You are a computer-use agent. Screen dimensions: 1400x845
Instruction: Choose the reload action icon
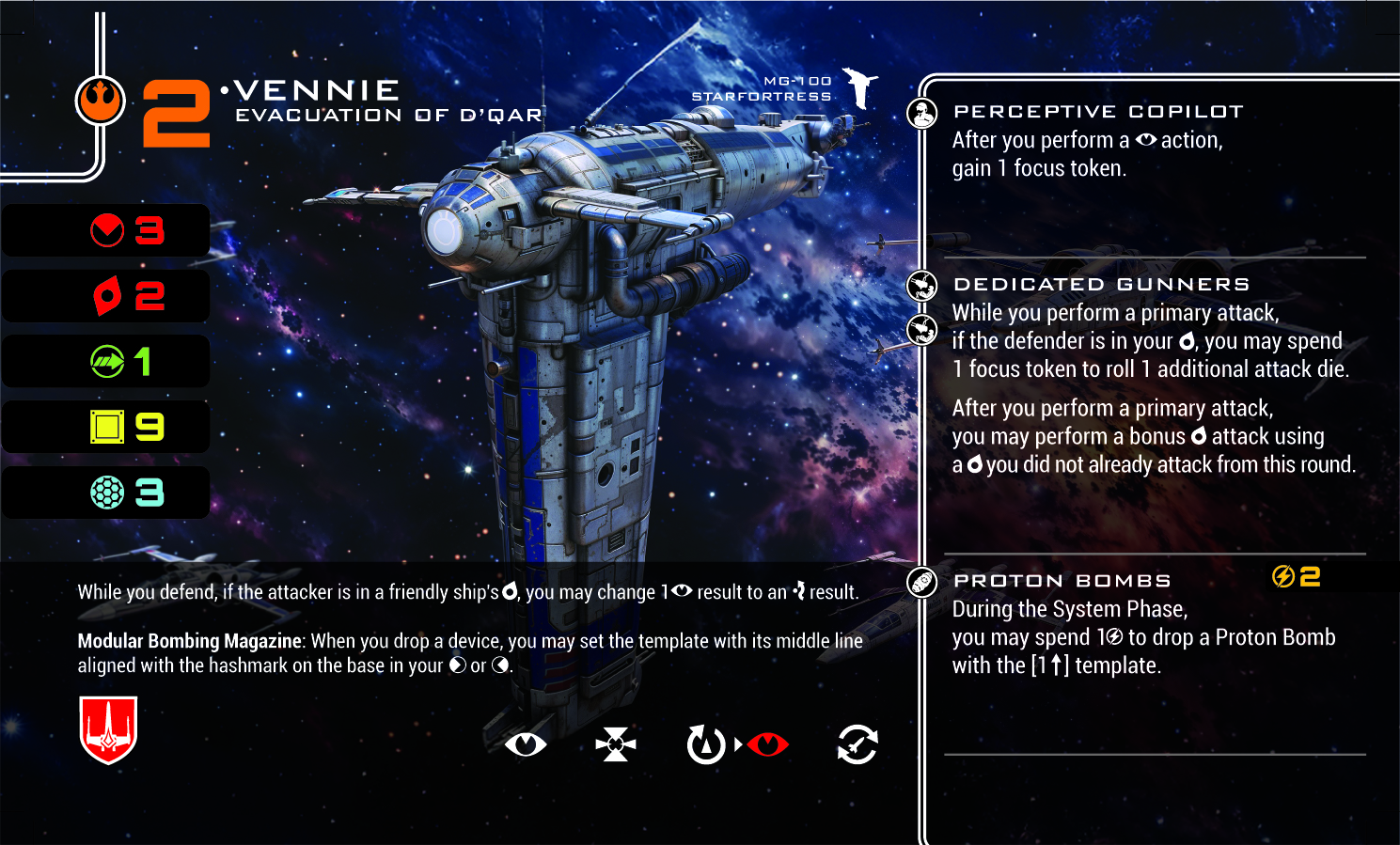(x=857, y=745)
